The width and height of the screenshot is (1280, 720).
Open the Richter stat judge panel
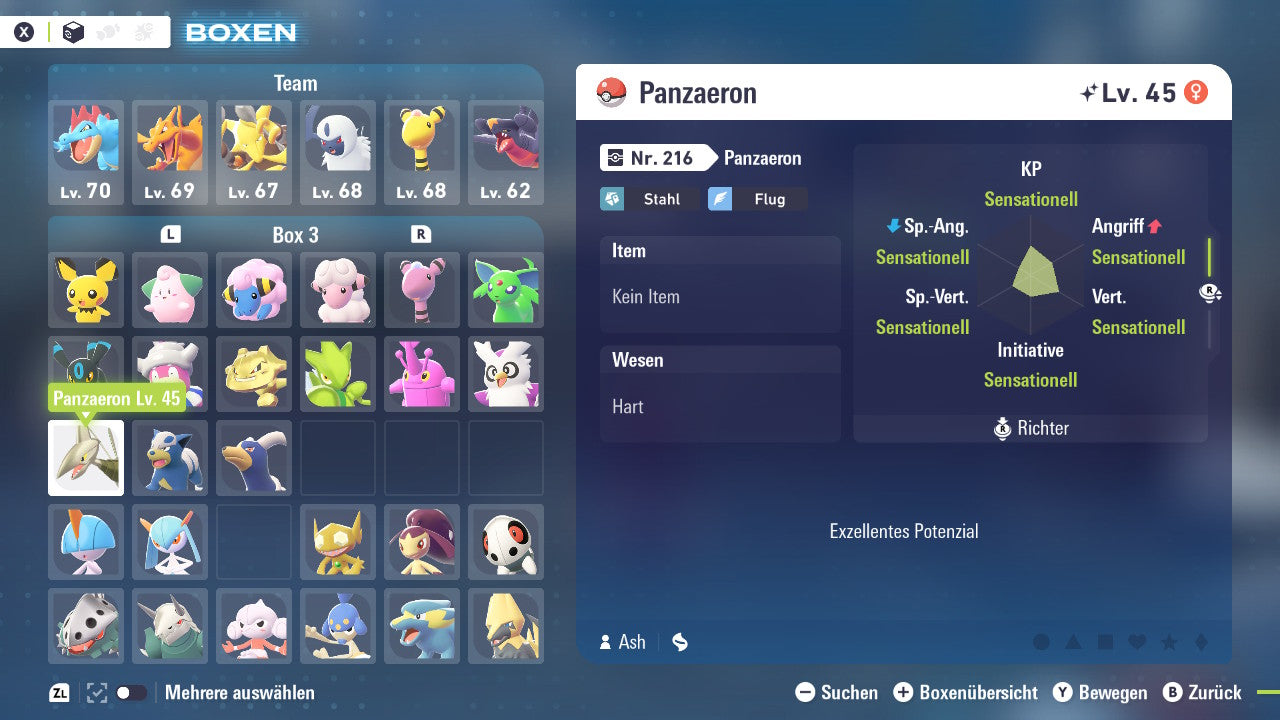click(1030, 428)
